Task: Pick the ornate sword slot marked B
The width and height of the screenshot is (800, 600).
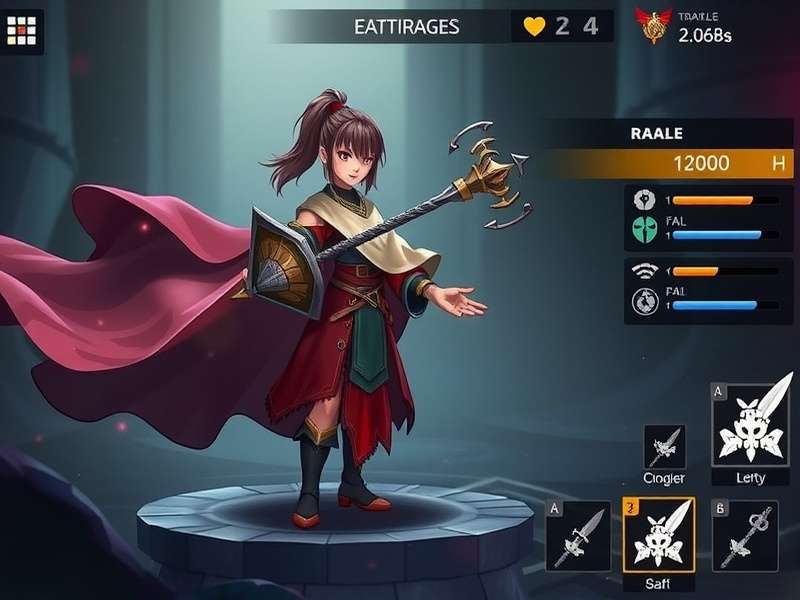Action: [744, 533]
